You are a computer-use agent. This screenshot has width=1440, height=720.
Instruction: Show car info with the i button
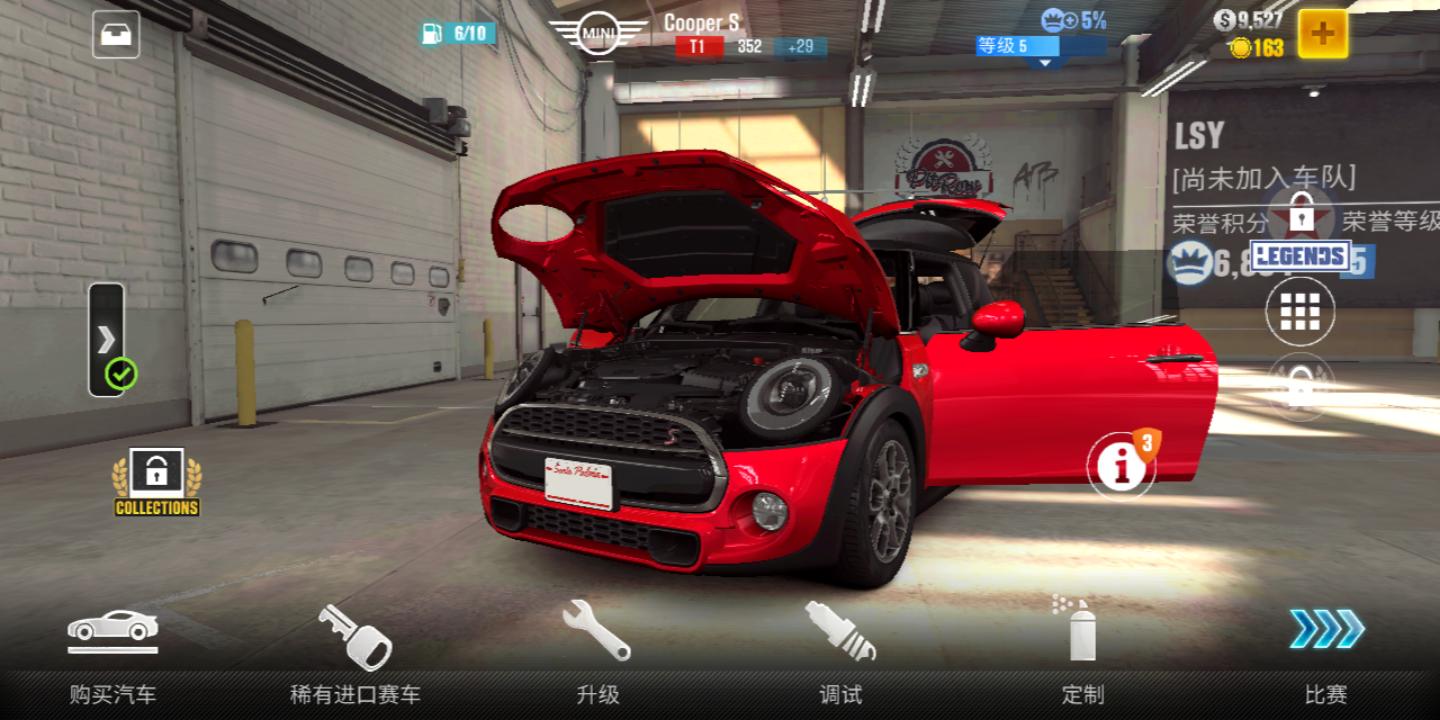(x=1121, y=465)
